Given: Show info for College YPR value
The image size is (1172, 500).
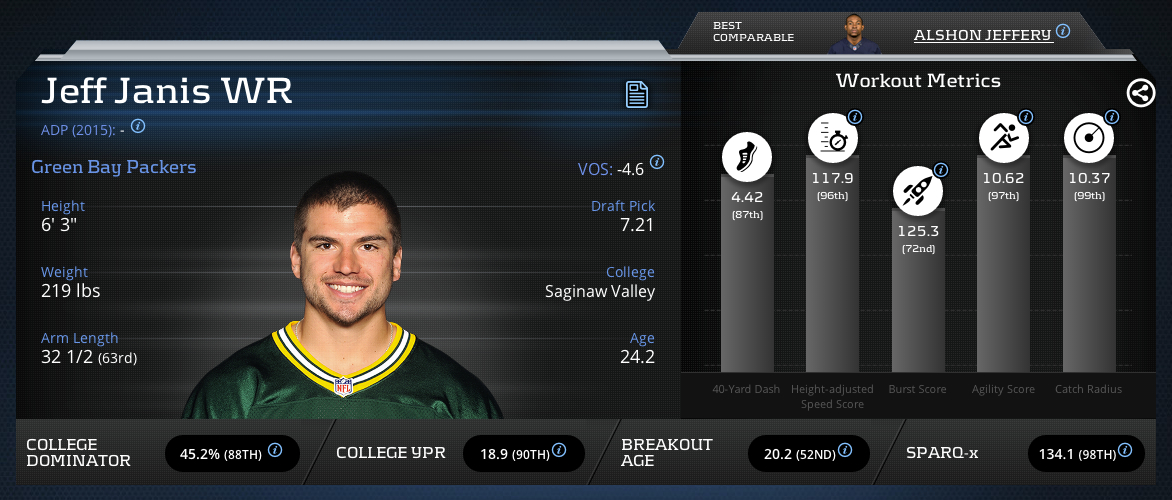Looking at the screenshot, I should (x=561, y=451).
